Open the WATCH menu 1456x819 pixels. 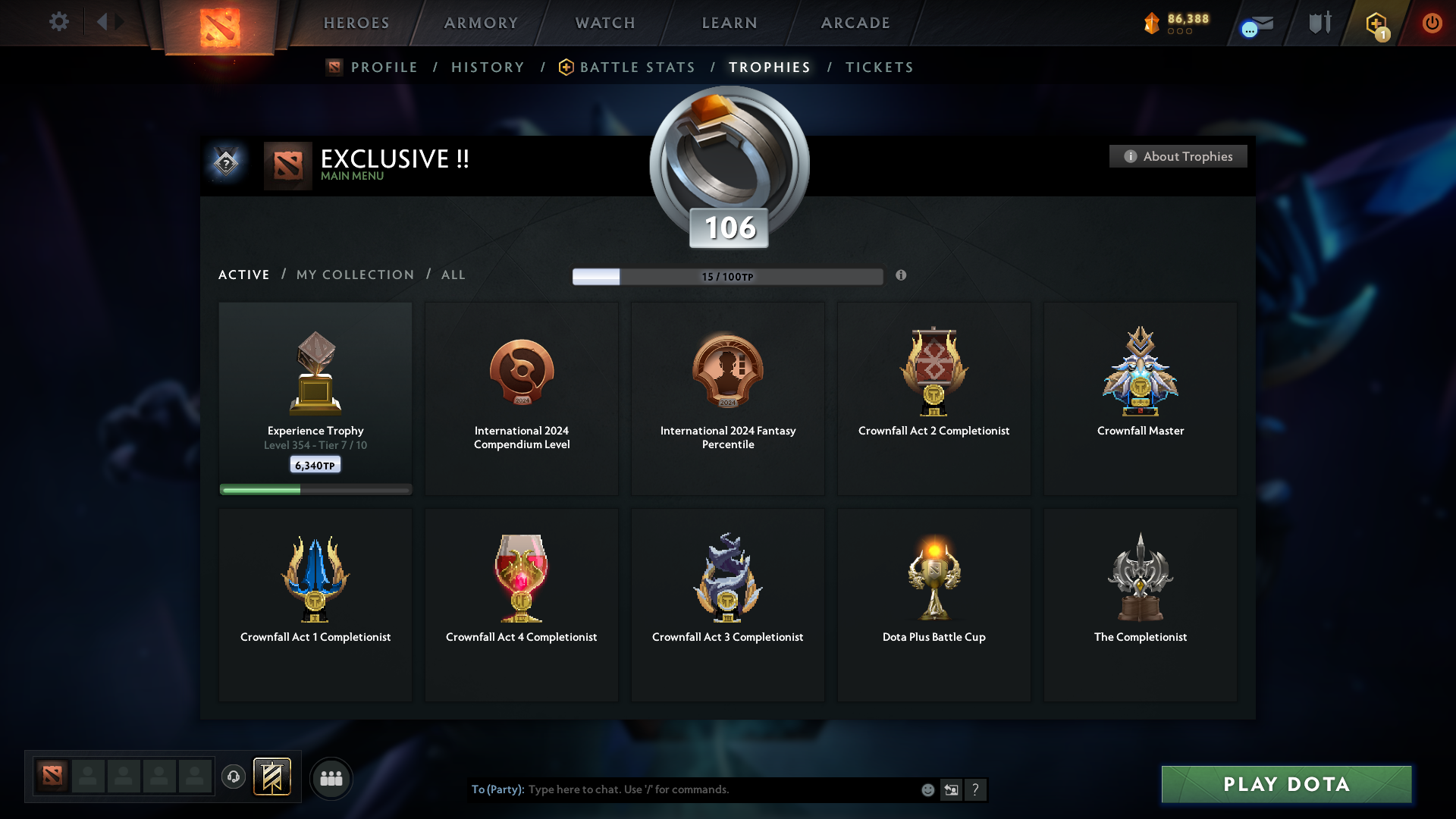(x=604, y=23)
